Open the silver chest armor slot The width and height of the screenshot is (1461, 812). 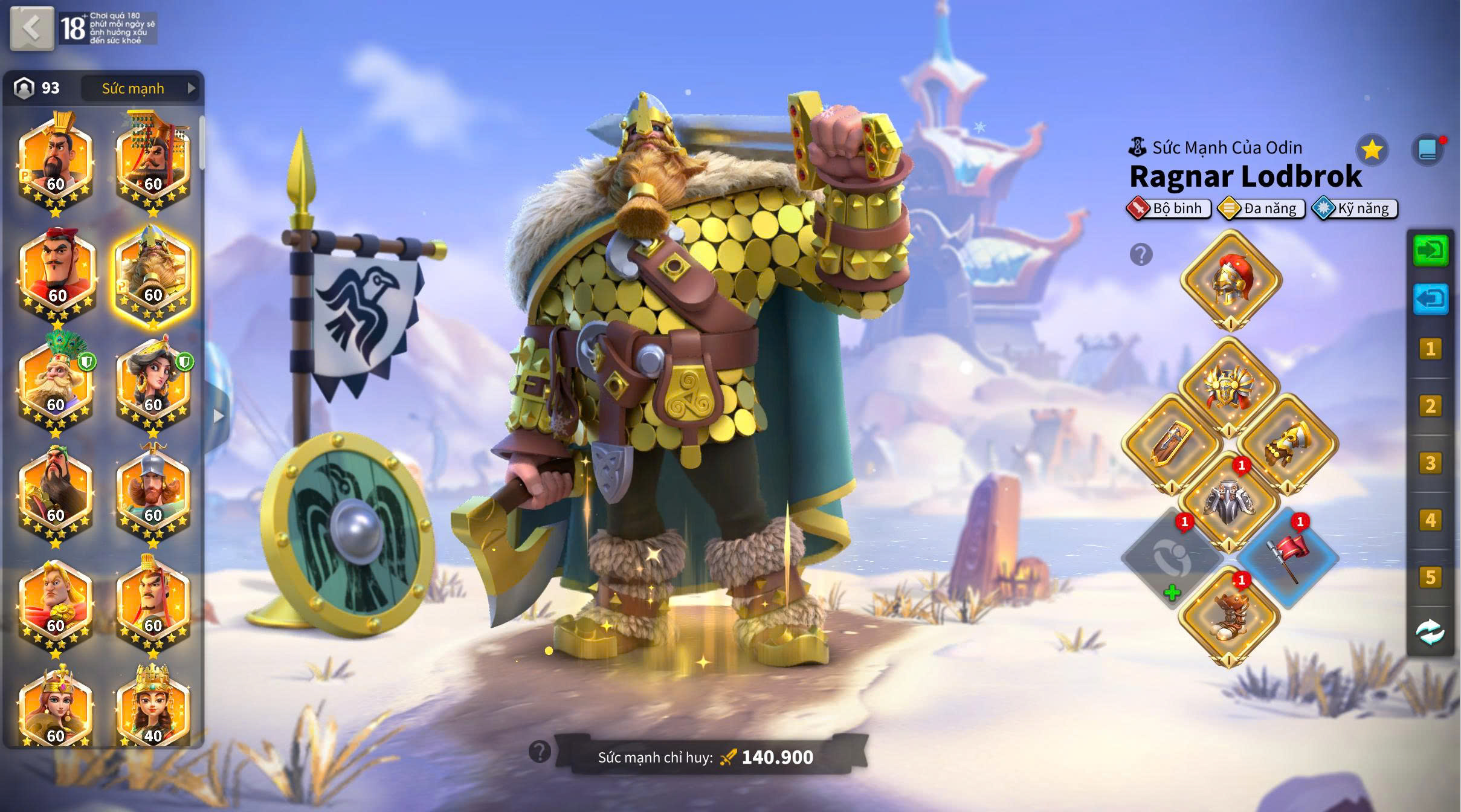tap(1230, 501)
